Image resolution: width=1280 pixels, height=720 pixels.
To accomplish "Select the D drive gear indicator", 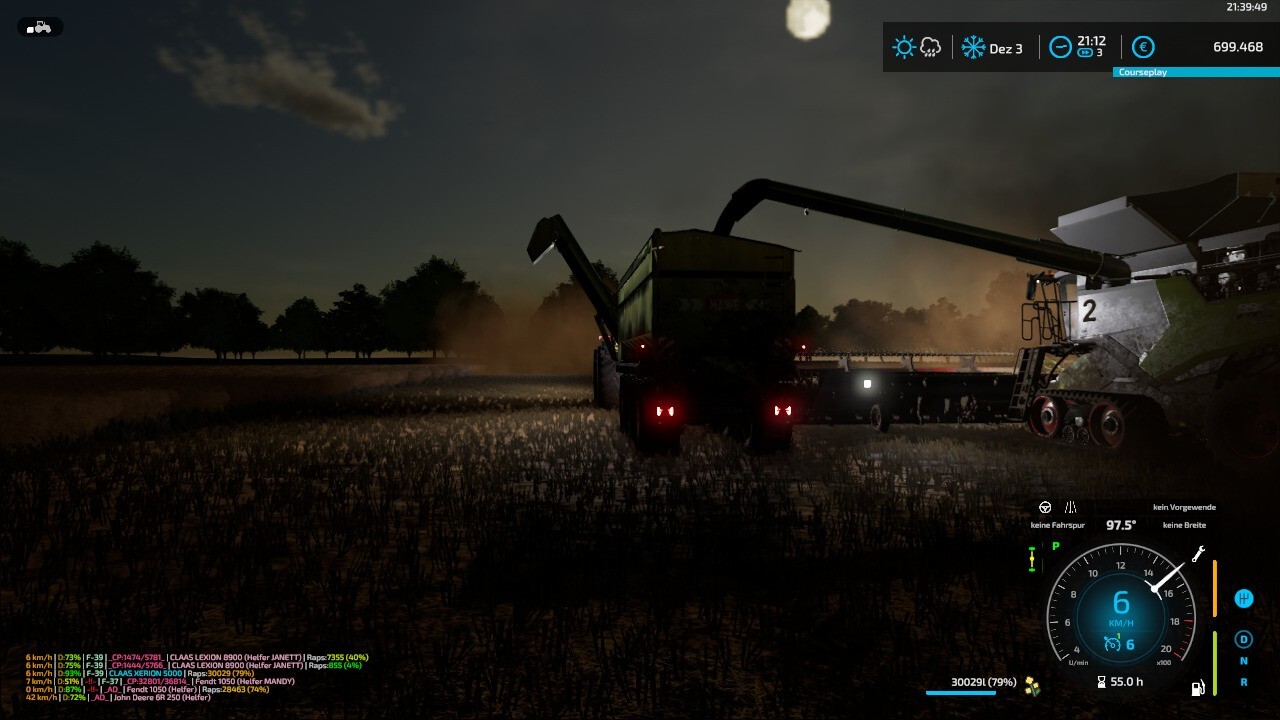I will click(1244, 639).
